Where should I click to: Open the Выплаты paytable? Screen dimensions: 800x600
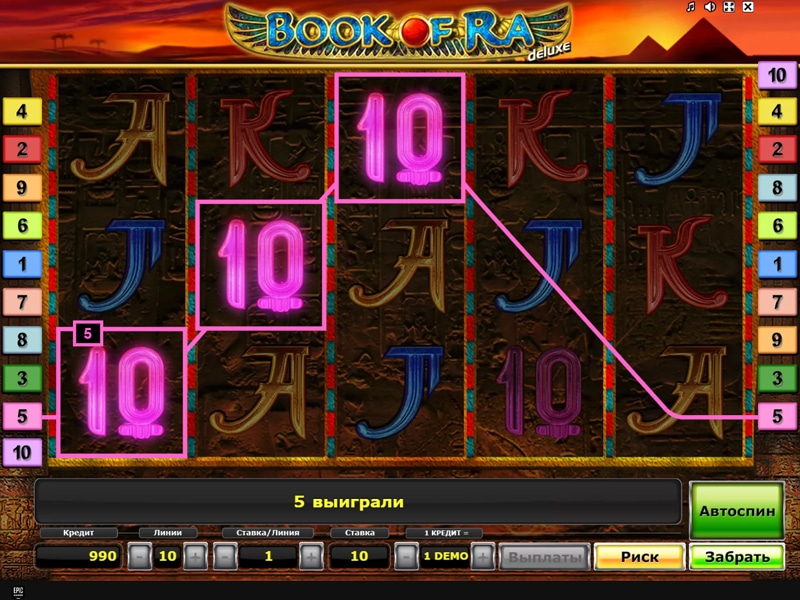pyautogui.click(x=543, y=557)
